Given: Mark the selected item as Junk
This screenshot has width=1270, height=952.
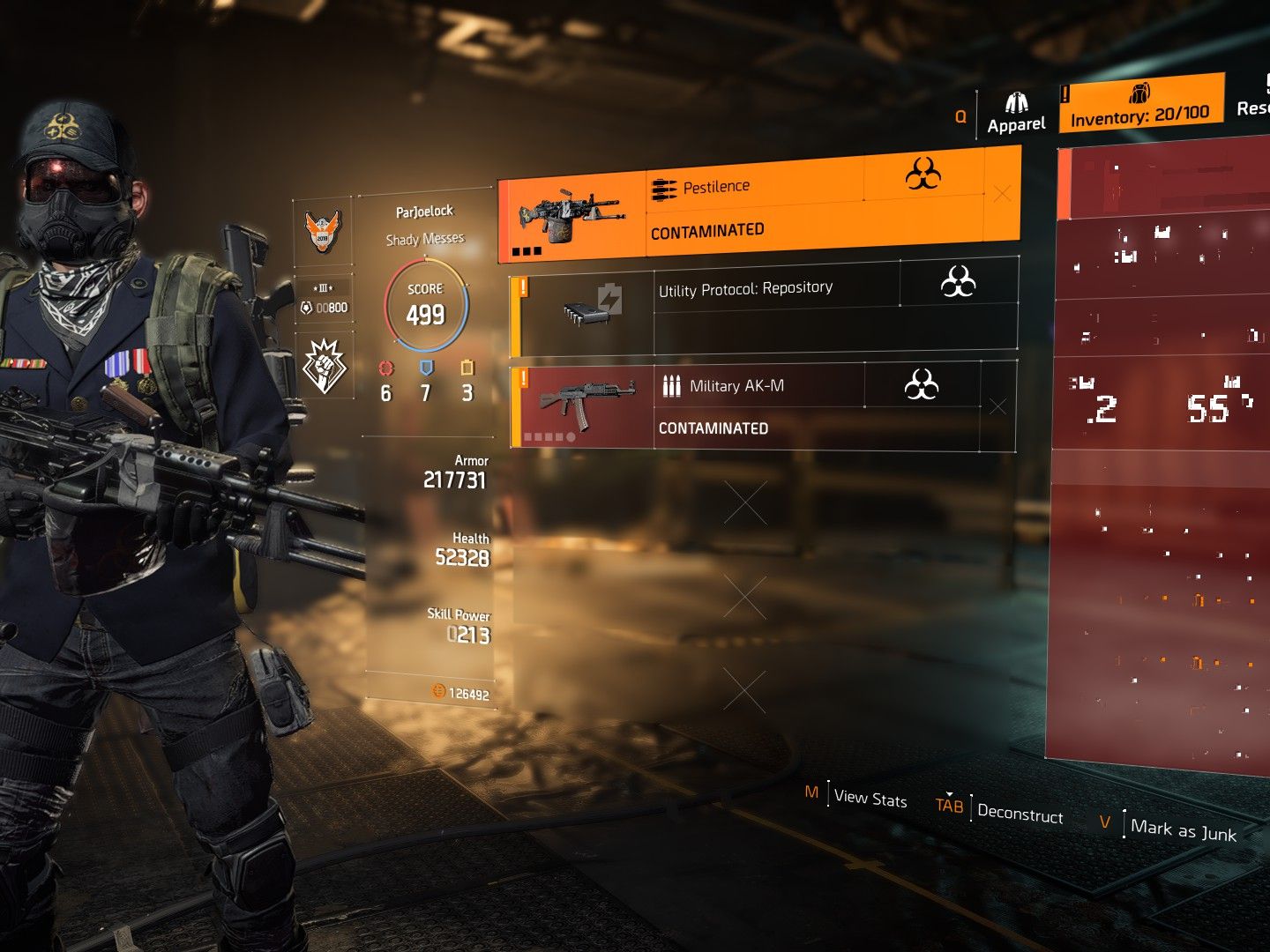Looking at the screenshot, I should click(x=1183, y=830).
